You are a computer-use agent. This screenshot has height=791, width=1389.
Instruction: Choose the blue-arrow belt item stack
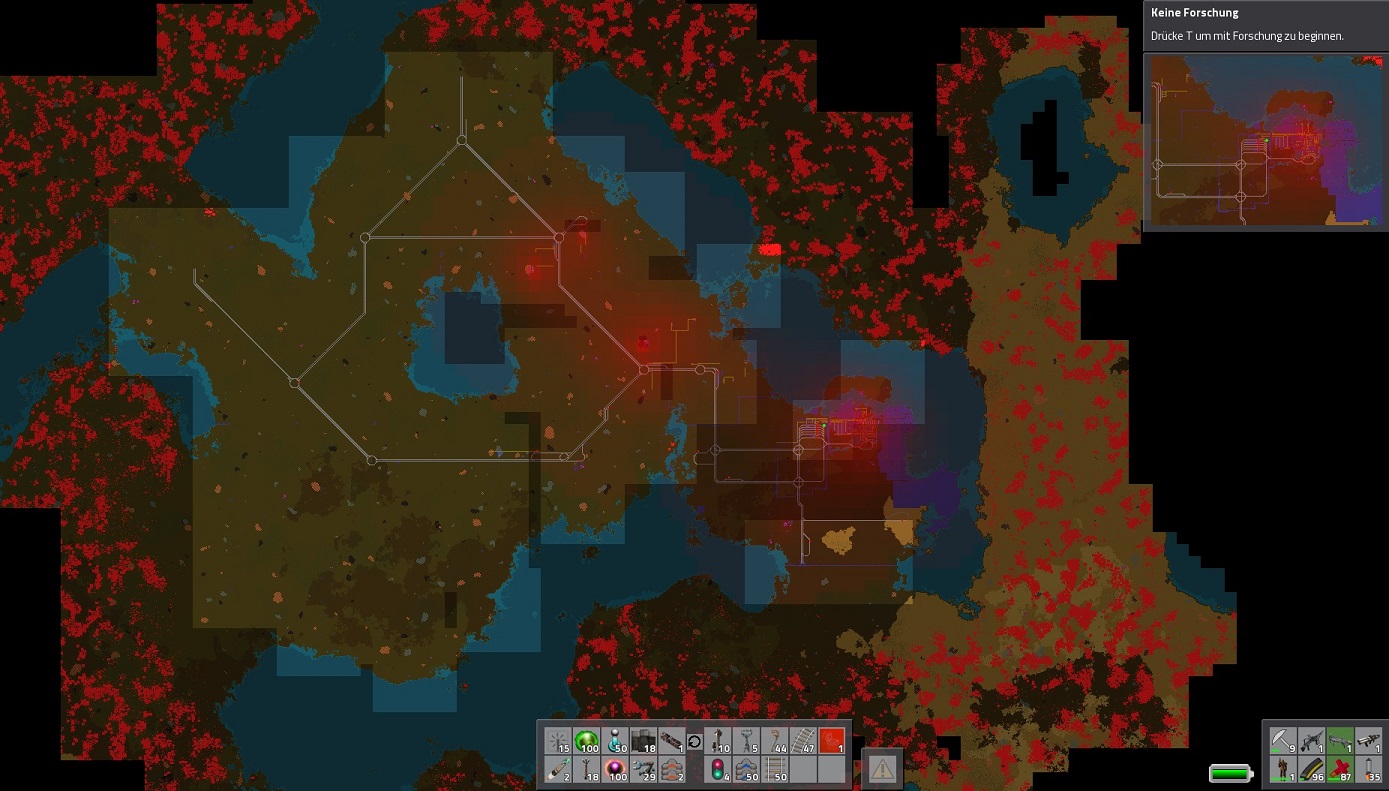[x=748, y=769]
